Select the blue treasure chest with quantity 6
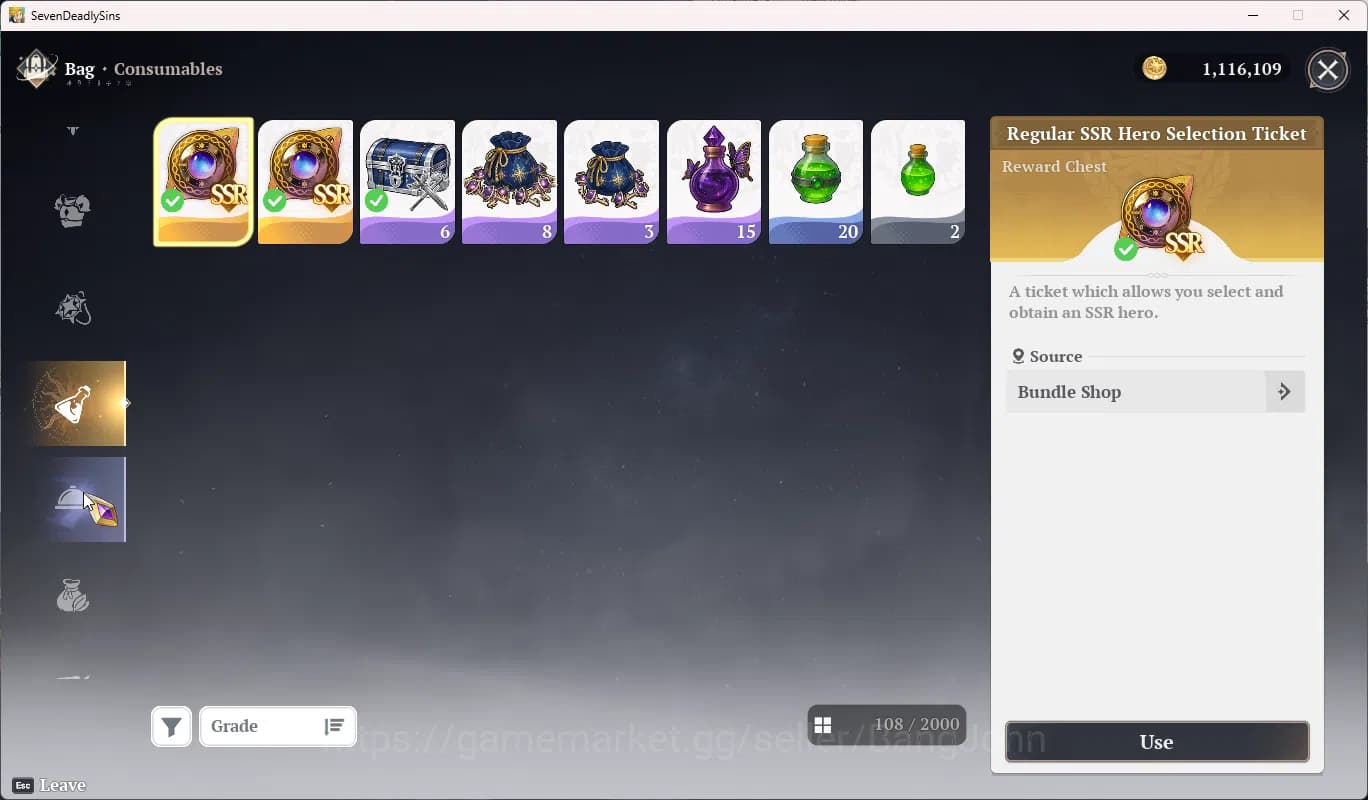Screen dimensions: 1368x800 pos(407,181)
